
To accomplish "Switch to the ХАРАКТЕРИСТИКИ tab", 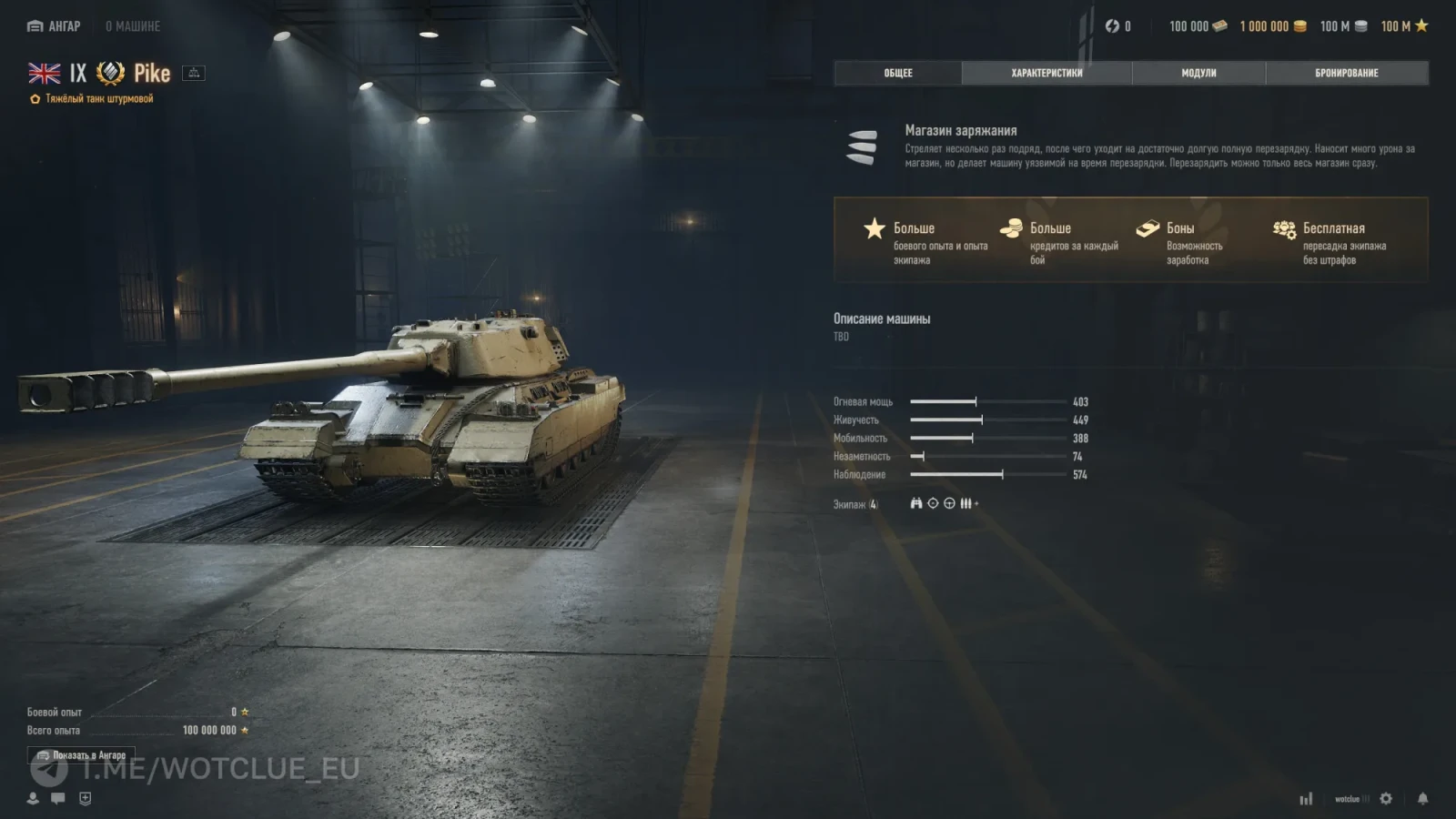I will click(x=1045, y=73).
